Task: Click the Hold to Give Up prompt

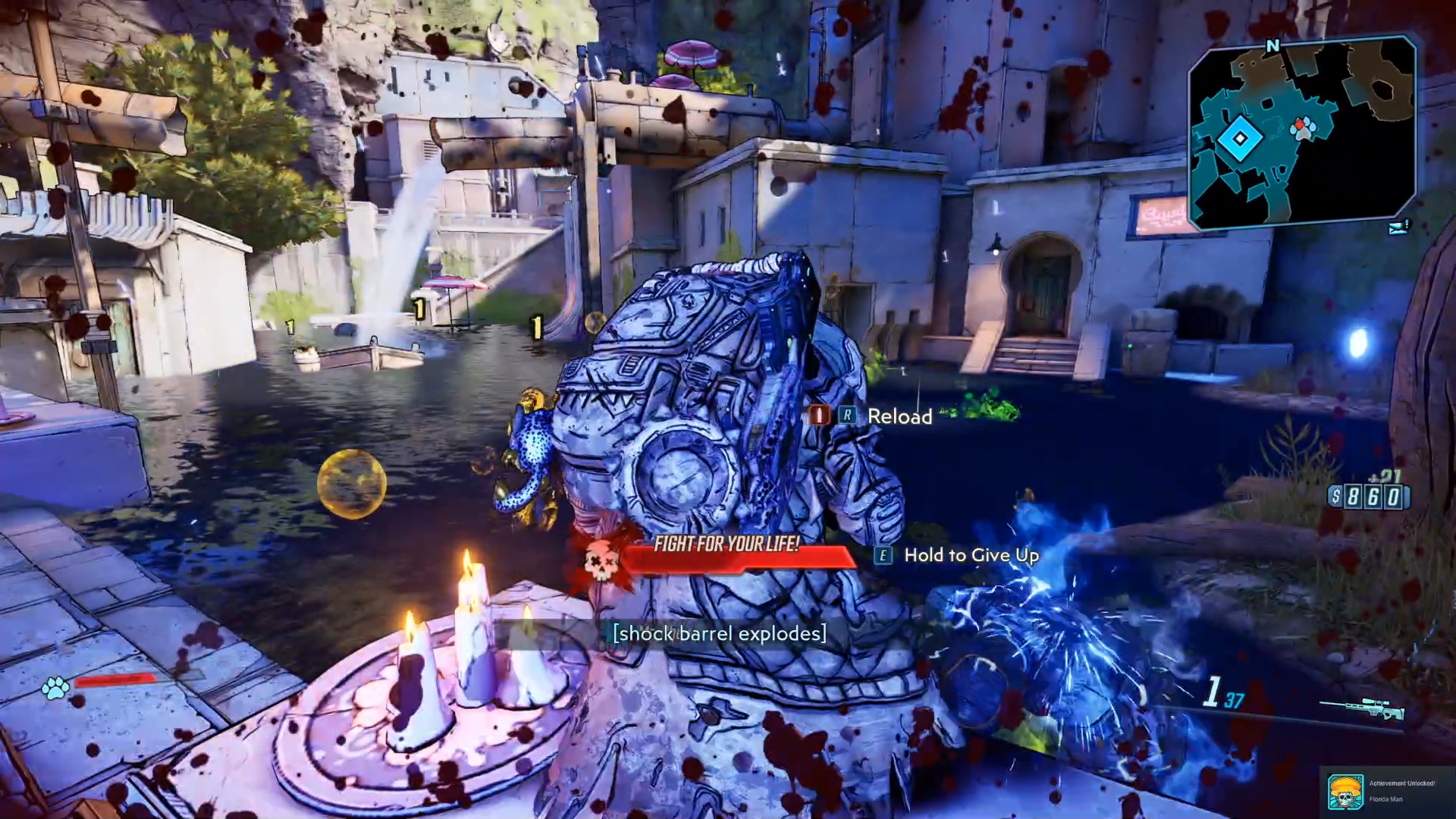Action: tap(971, 556)
